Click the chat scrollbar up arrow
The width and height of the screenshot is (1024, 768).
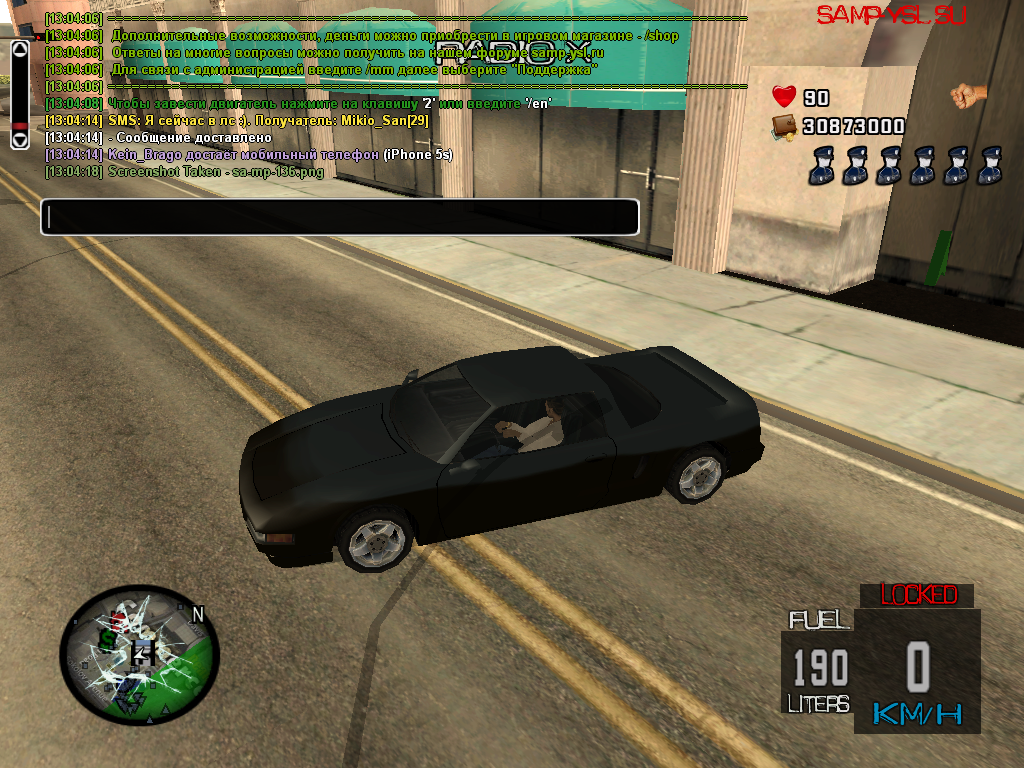tap(20, 48)
